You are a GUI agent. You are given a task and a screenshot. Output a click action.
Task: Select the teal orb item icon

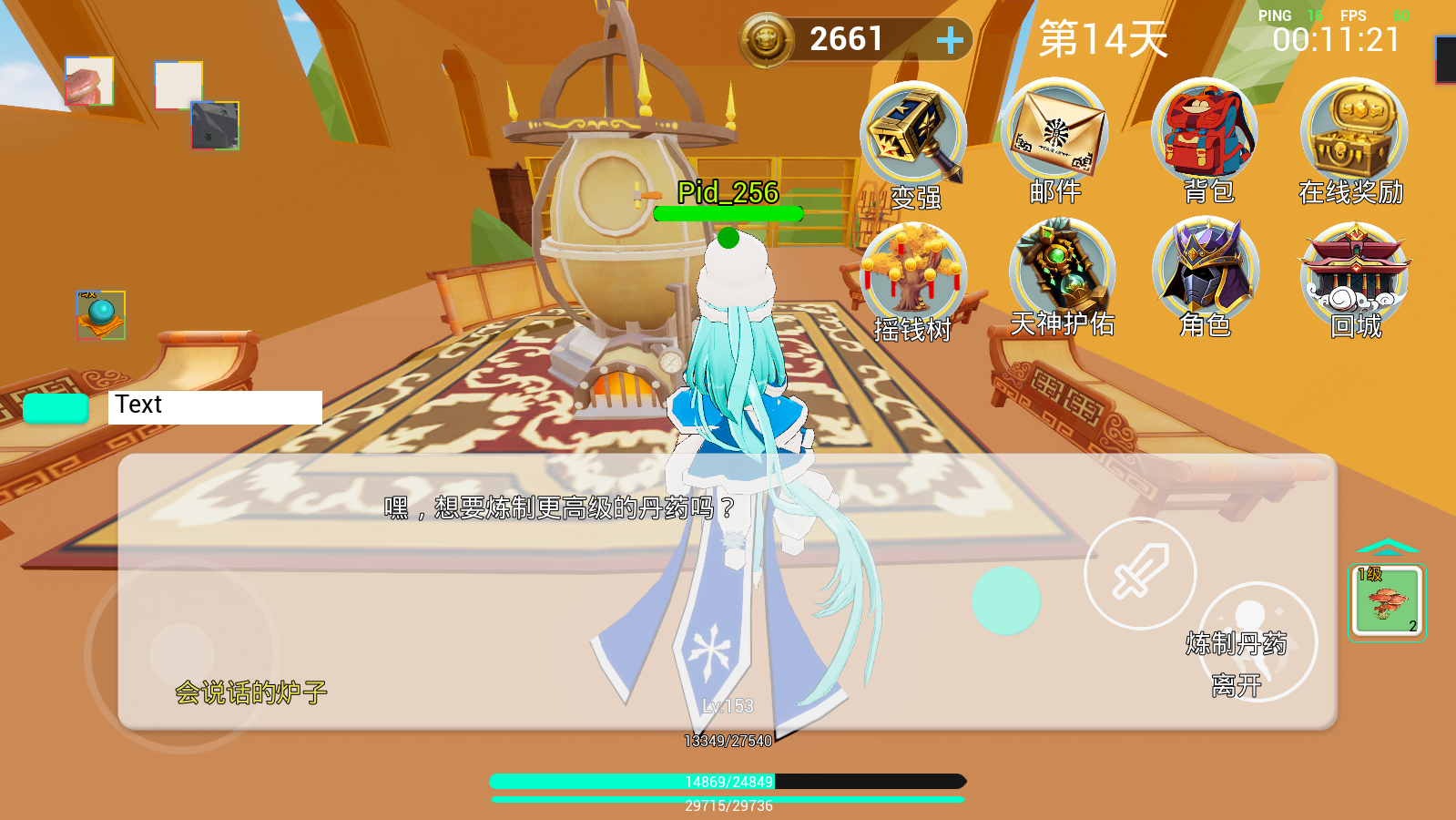101,315
